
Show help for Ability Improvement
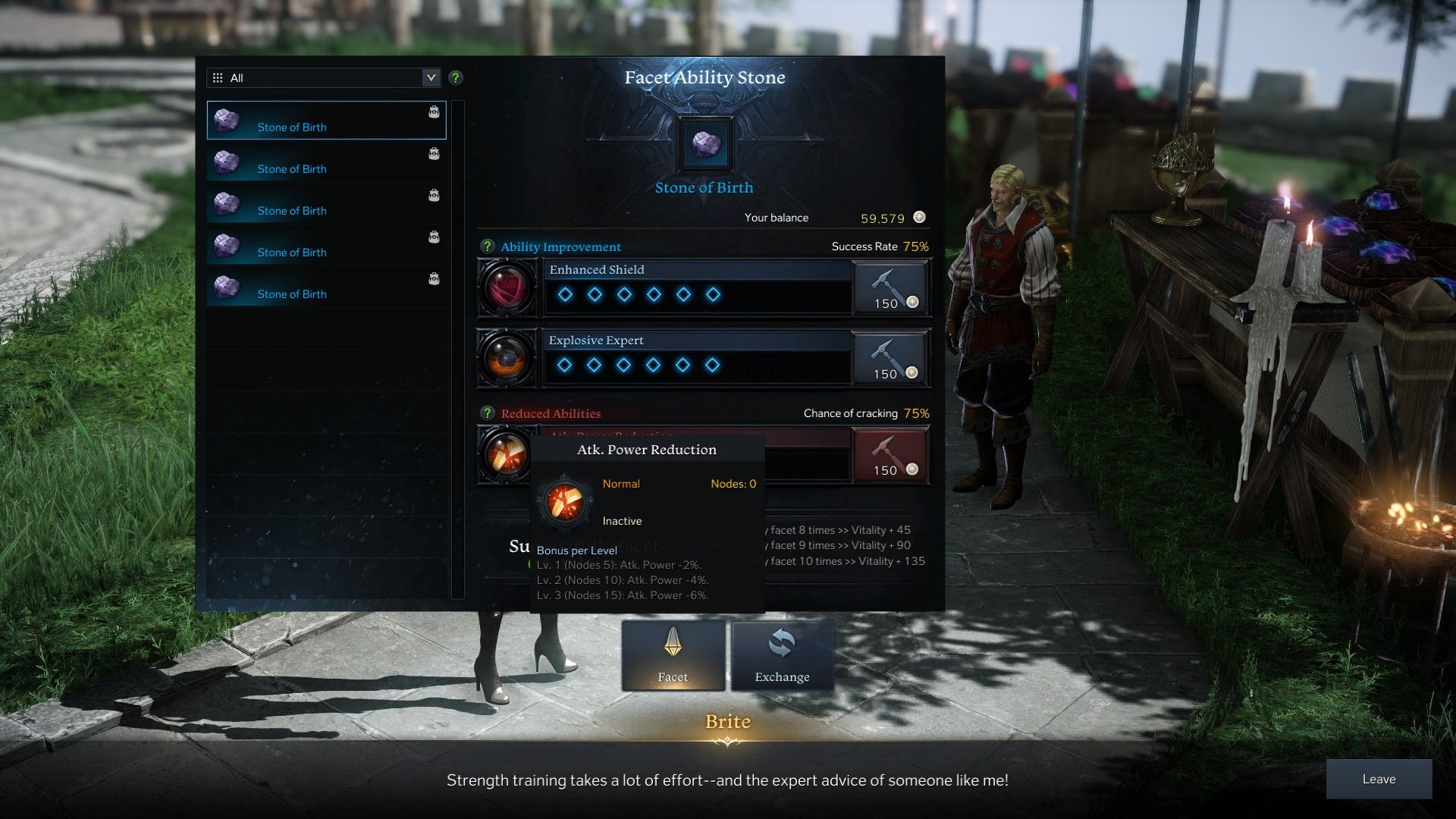[x=488, y=246]
